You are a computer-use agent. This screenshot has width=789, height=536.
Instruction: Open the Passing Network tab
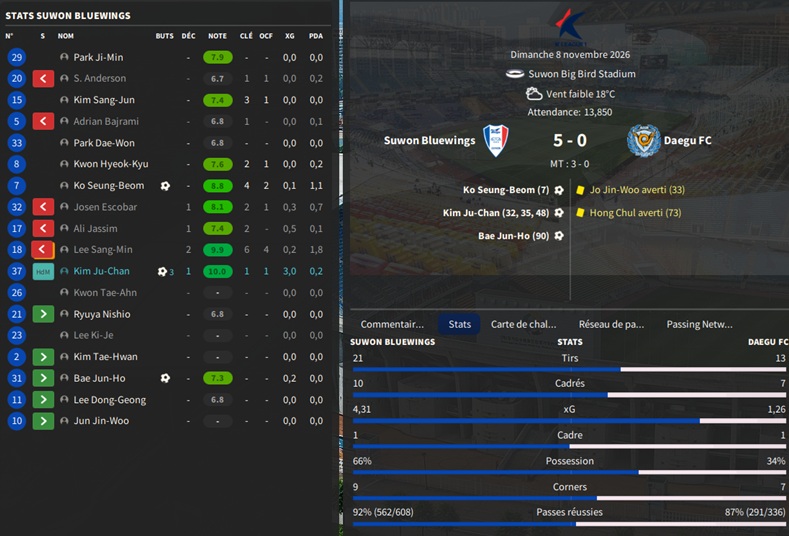(x=699, y=324)
